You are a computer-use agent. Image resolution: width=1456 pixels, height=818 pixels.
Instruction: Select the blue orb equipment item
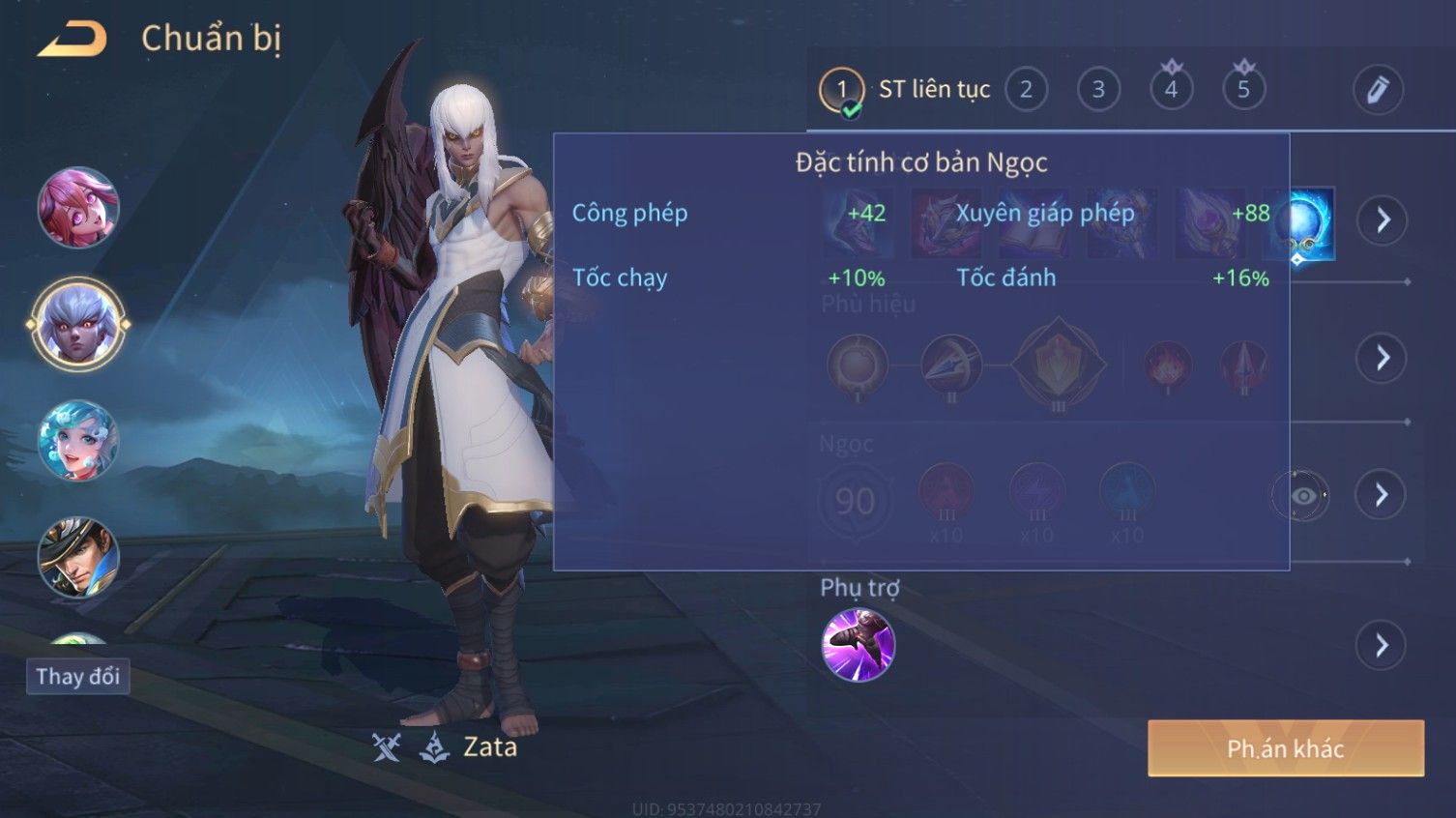click(x=1301, y=224)
